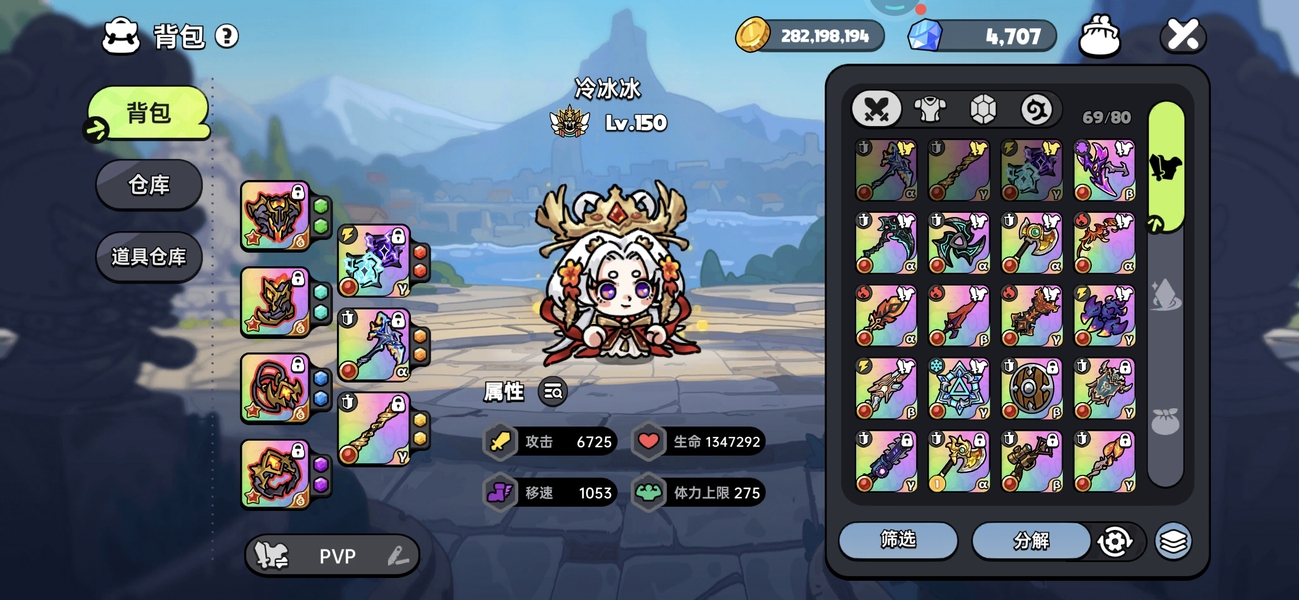Switch to the 背包 tab

coord(149,113)
